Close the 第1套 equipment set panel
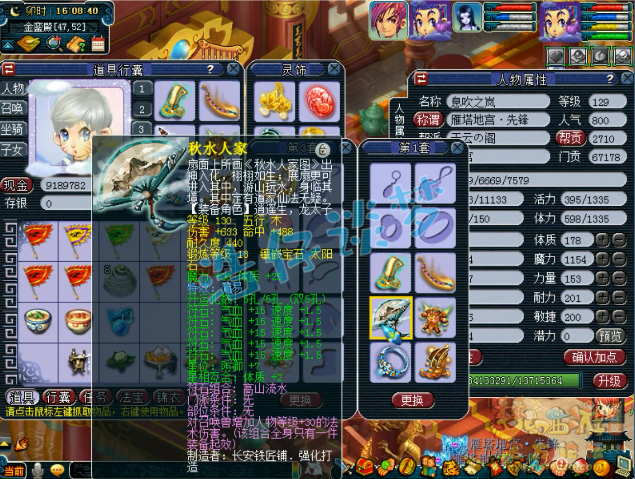 [457, 147]
